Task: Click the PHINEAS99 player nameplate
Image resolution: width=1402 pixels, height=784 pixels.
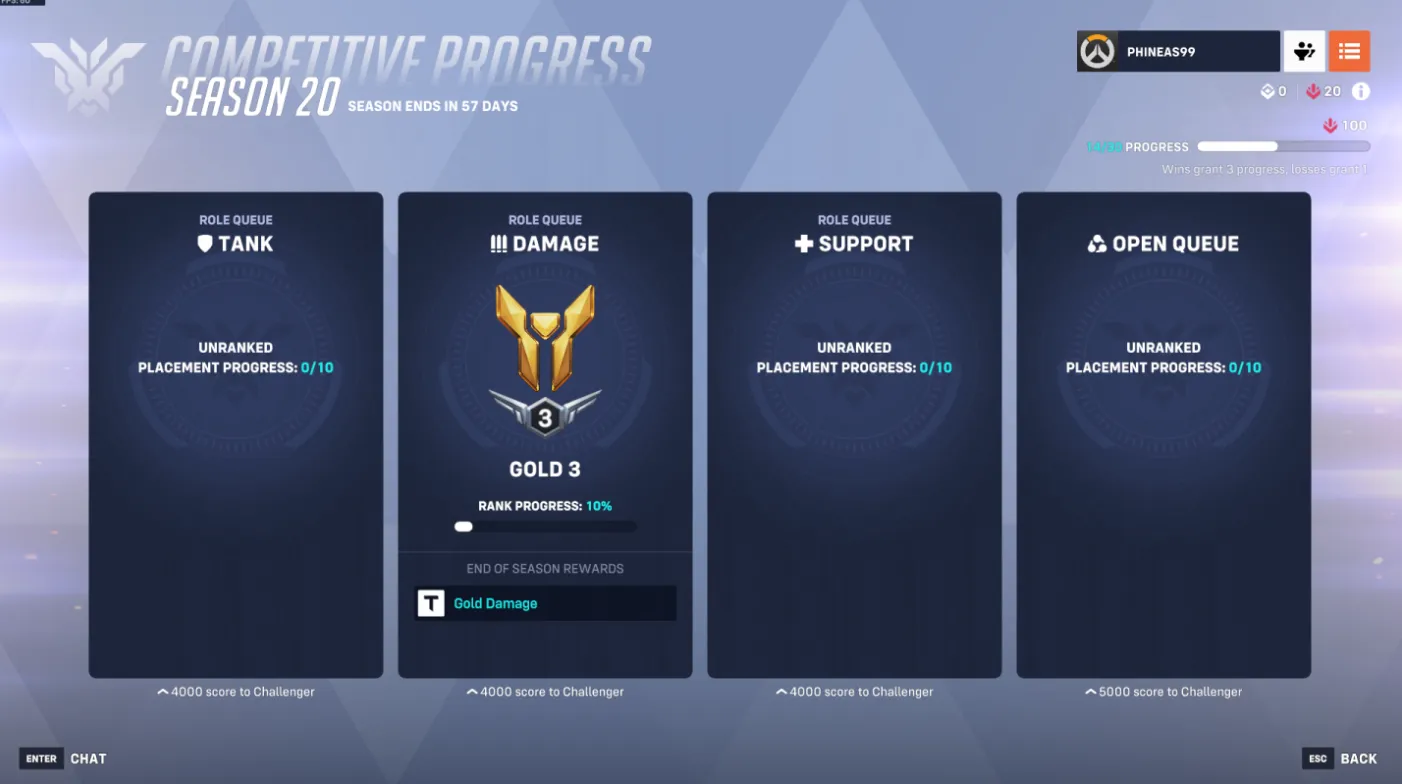Action: [1177, 50]
